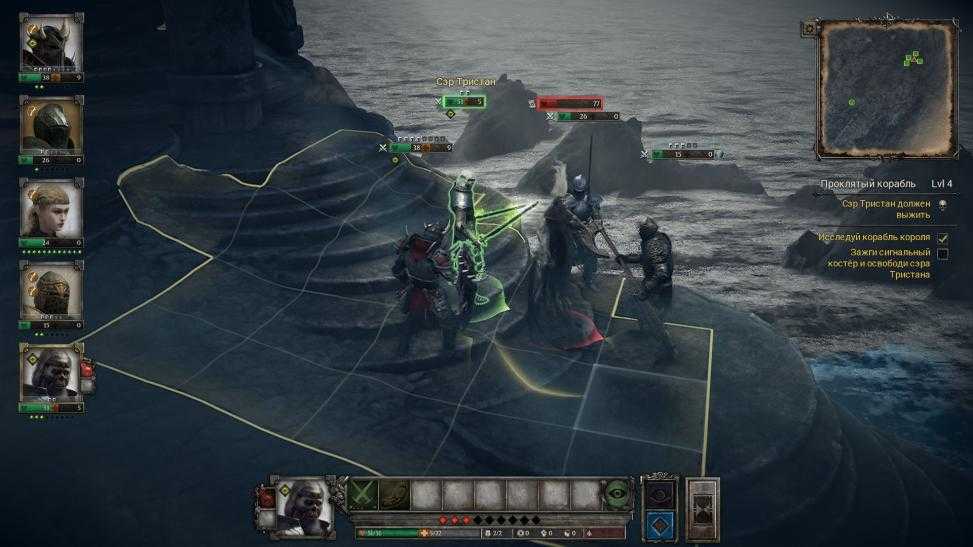This screenshot has width=973, height=547.
Task: Use the second dark green skill icon
Action: [x=395, y=495]
